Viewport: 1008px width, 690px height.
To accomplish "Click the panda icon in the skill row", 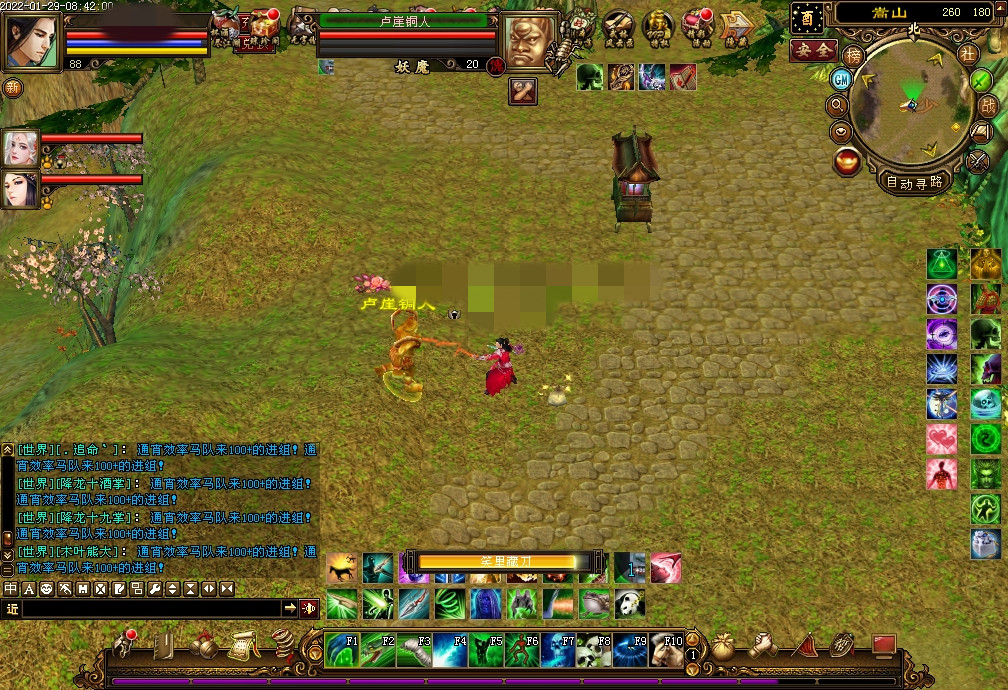I will pyautogui.click(x=629, y=603).
